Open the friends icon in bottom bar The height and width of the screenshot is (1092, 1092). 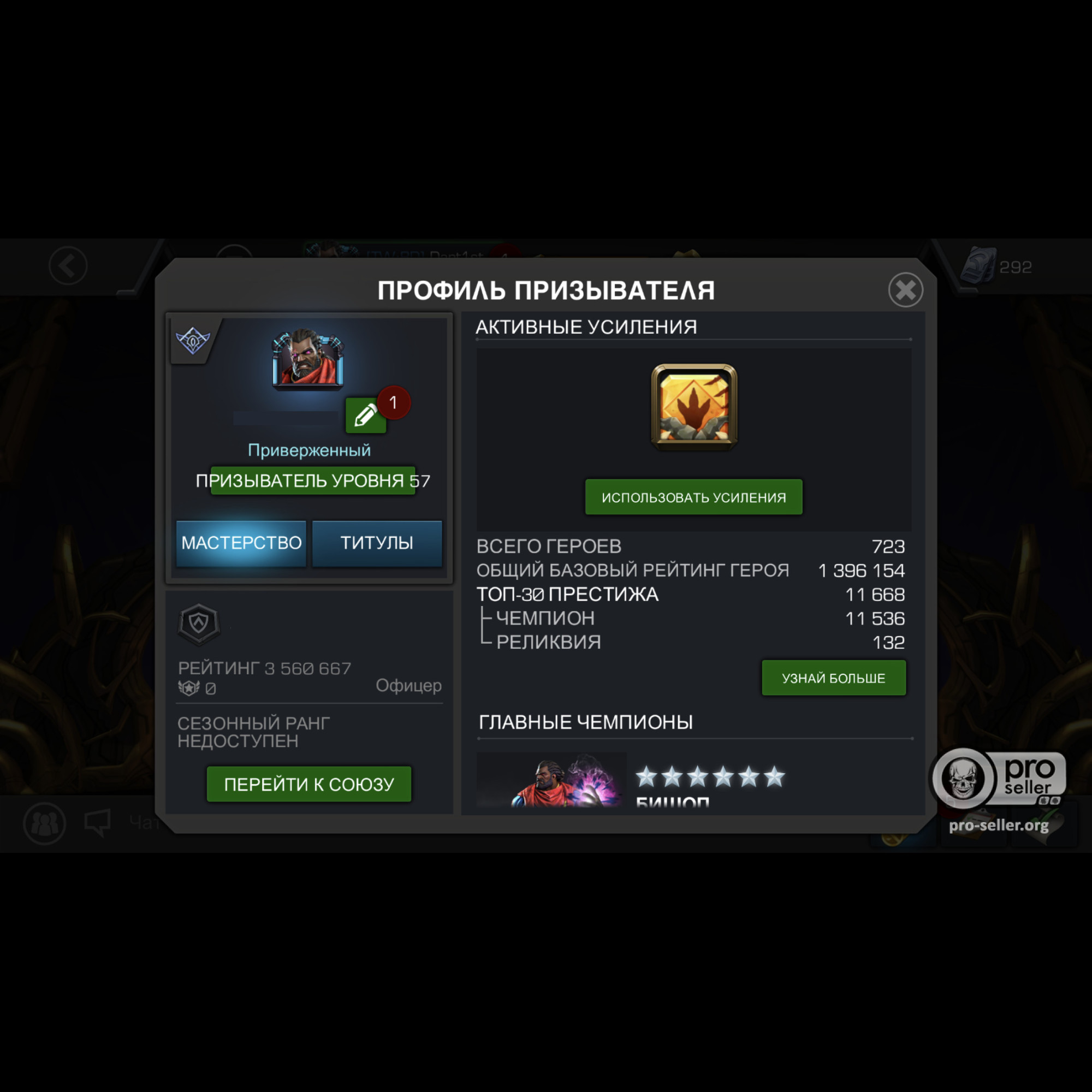[x=45, y=823]
